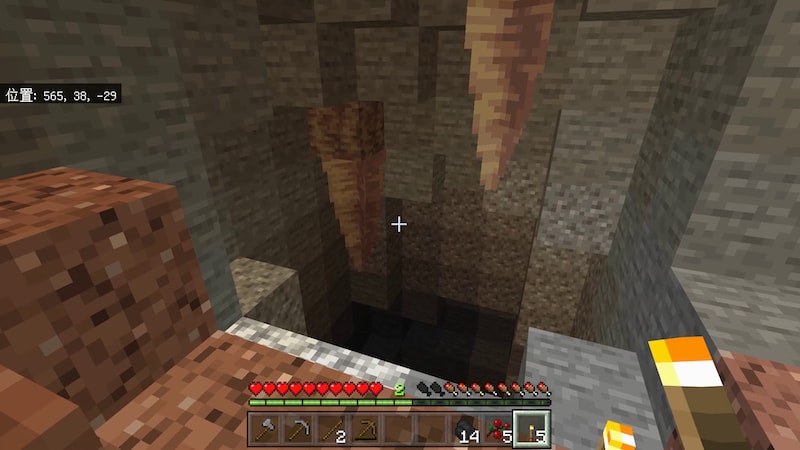Select the stone pickaxe hotbar slot
Image resolution: width=800 pixels, height=450 pixels.
point(298,429)
